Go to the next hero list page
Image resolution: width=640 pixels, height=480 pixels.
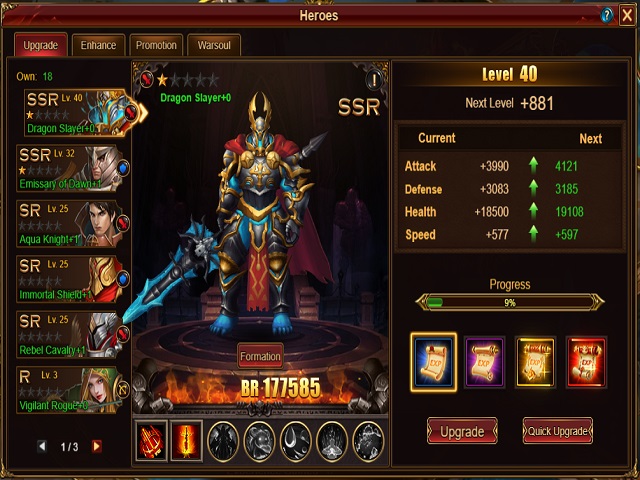point(97,446)
